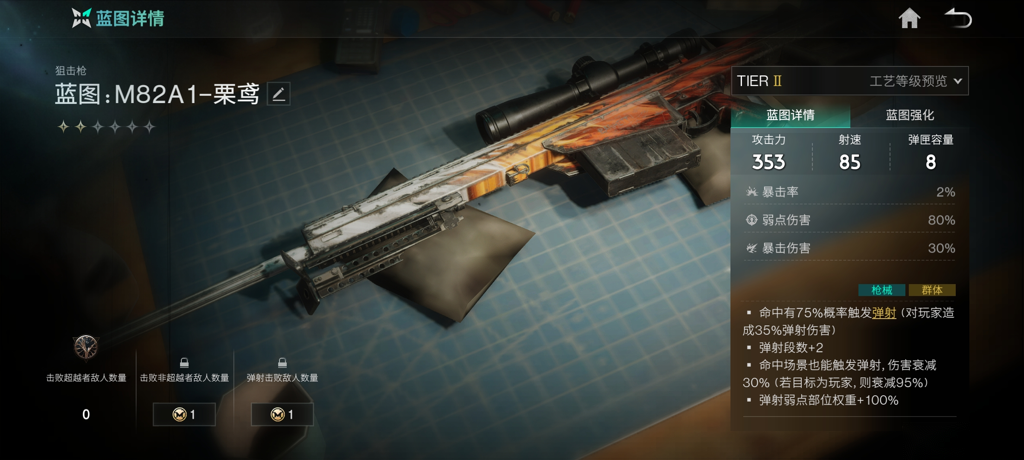This screenshot has width=1024, height=460.
Task: Go to the home screen via house icon
Action: pyautogui.click(x=909, y=19)
